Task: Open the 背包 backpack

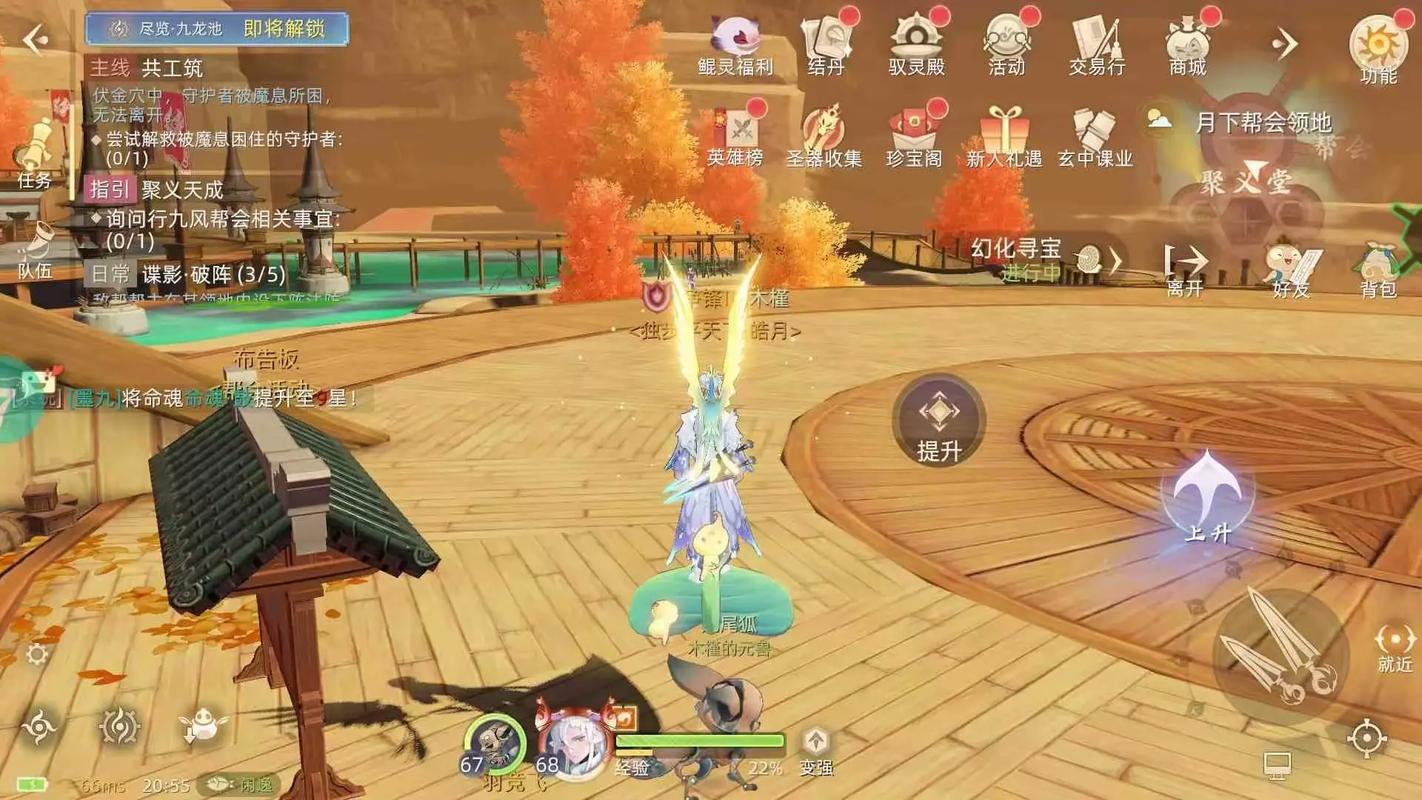Action: [1378, 270]
